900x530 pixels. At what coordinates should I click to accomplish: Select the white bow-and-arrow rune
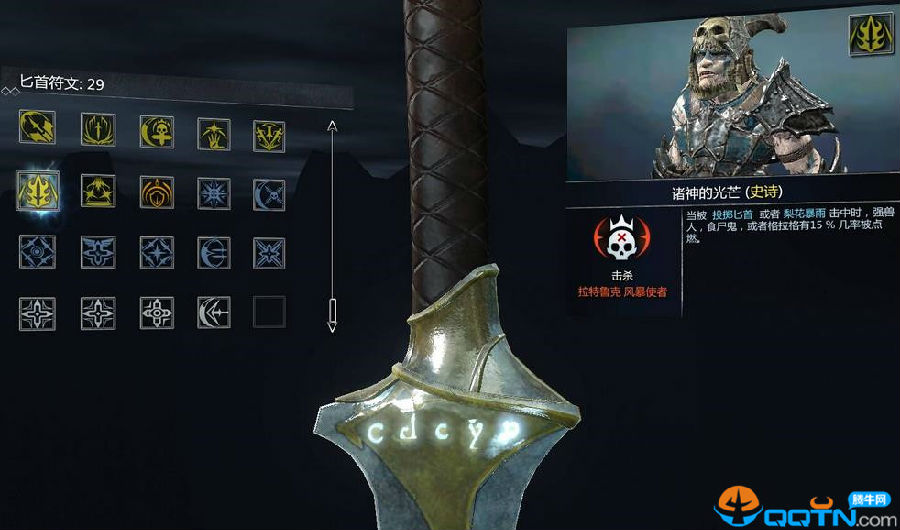(x=212, y=313)
